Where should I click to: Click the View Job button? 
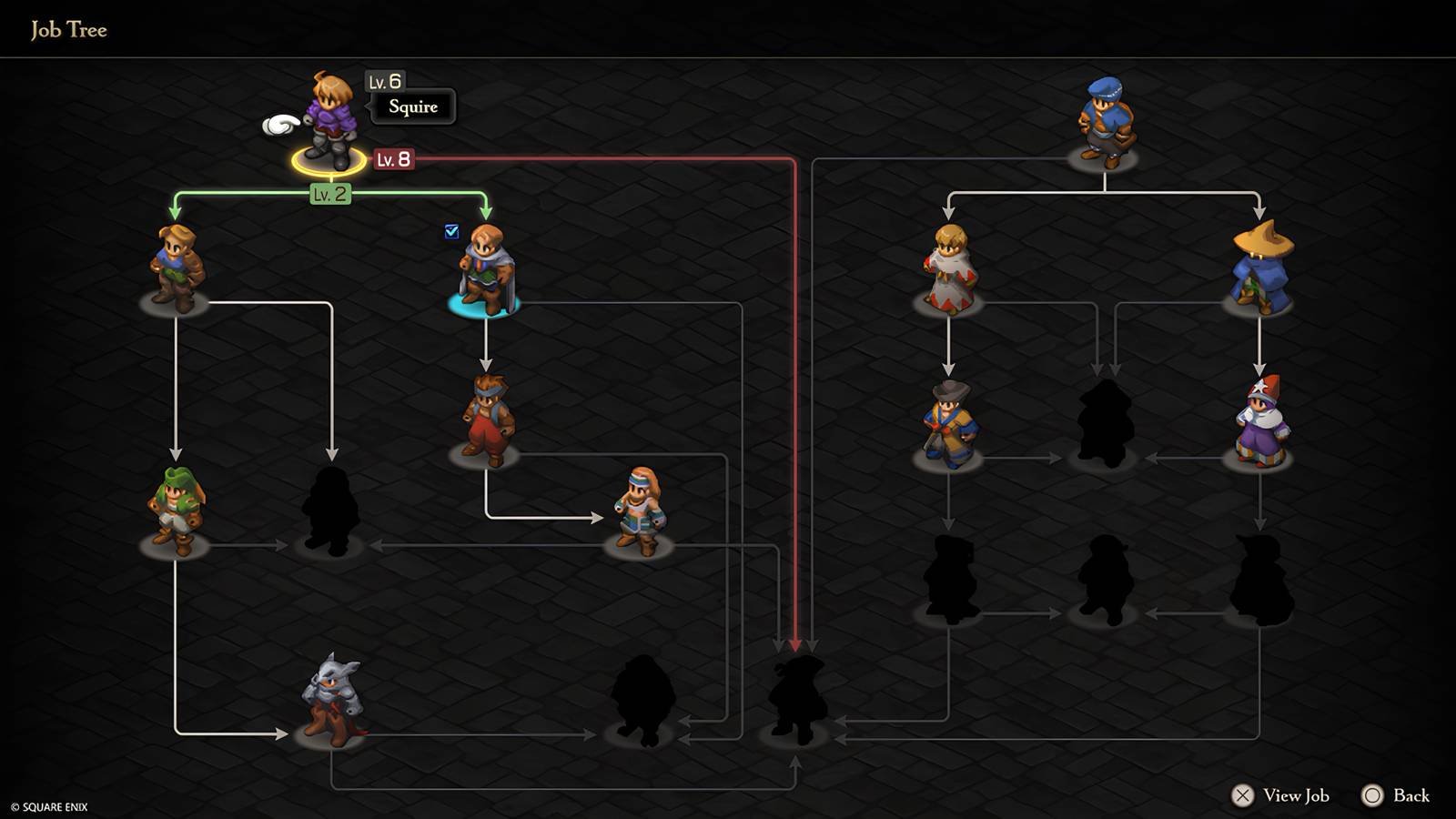[1283, 794]
